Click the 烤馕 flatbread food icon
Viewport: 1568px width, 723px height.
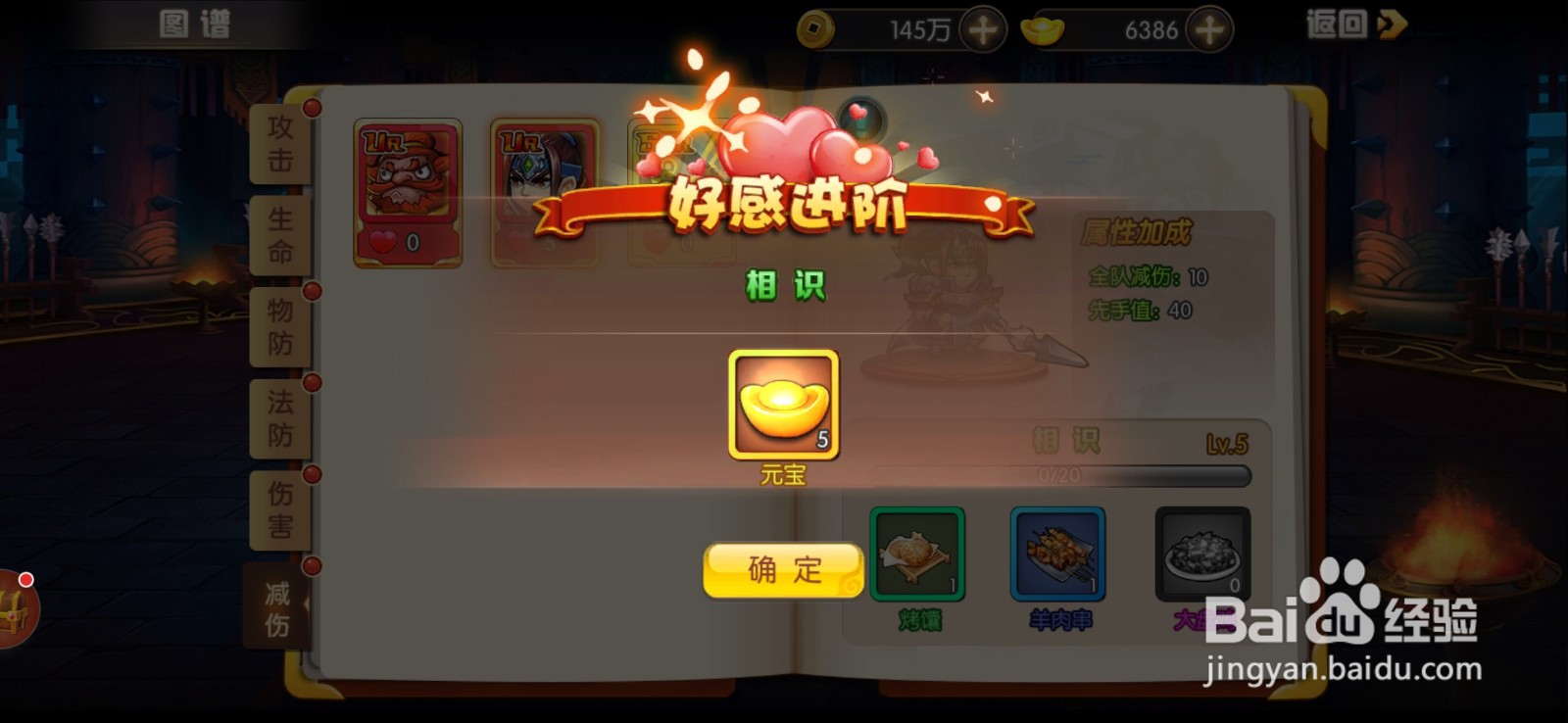916,554
